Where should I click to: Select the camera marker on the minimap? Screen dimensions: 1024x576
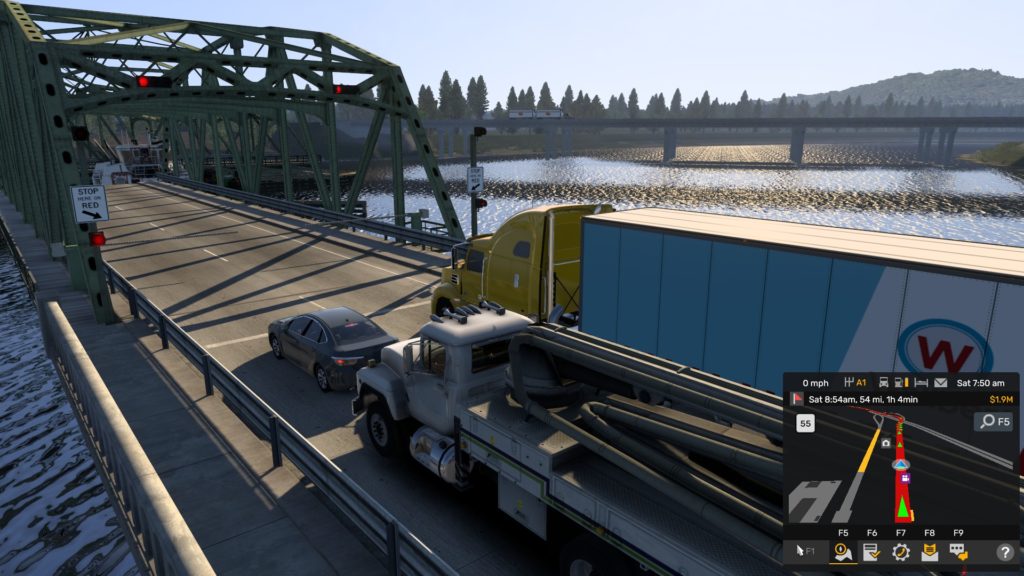point(885,442)
